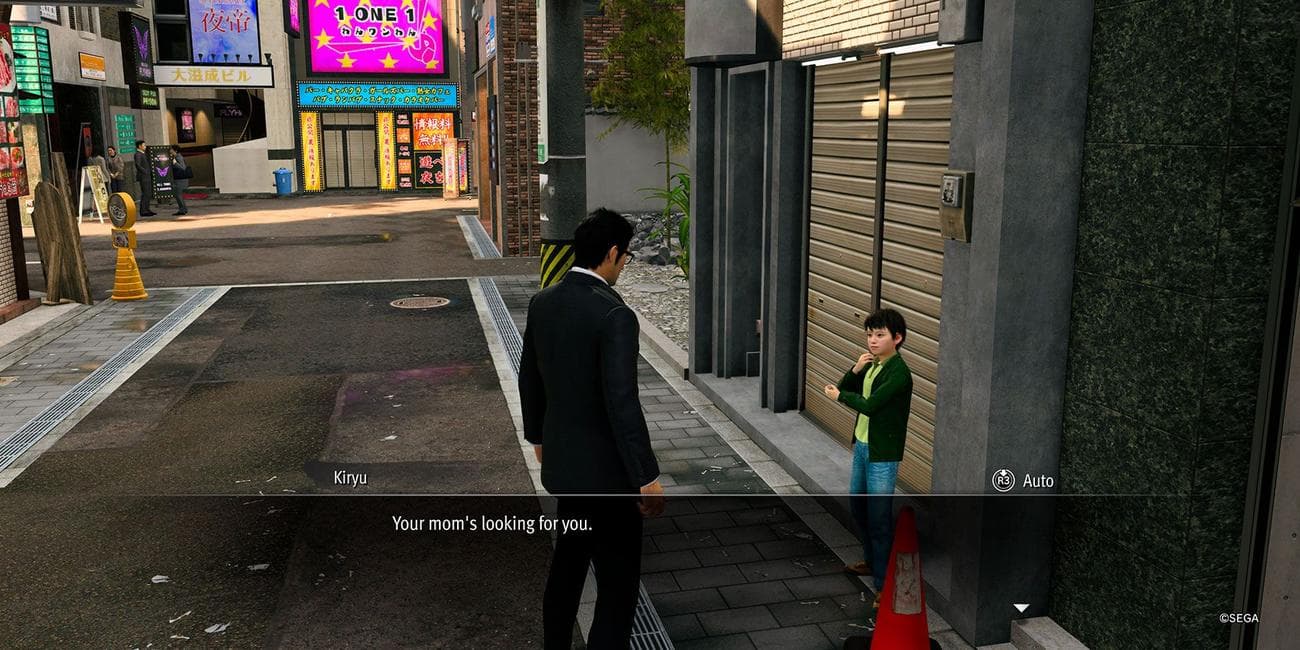Toggle the Auto dialogue advance label
This screenshot has height=650, width=1300.
click(1037, 481)
